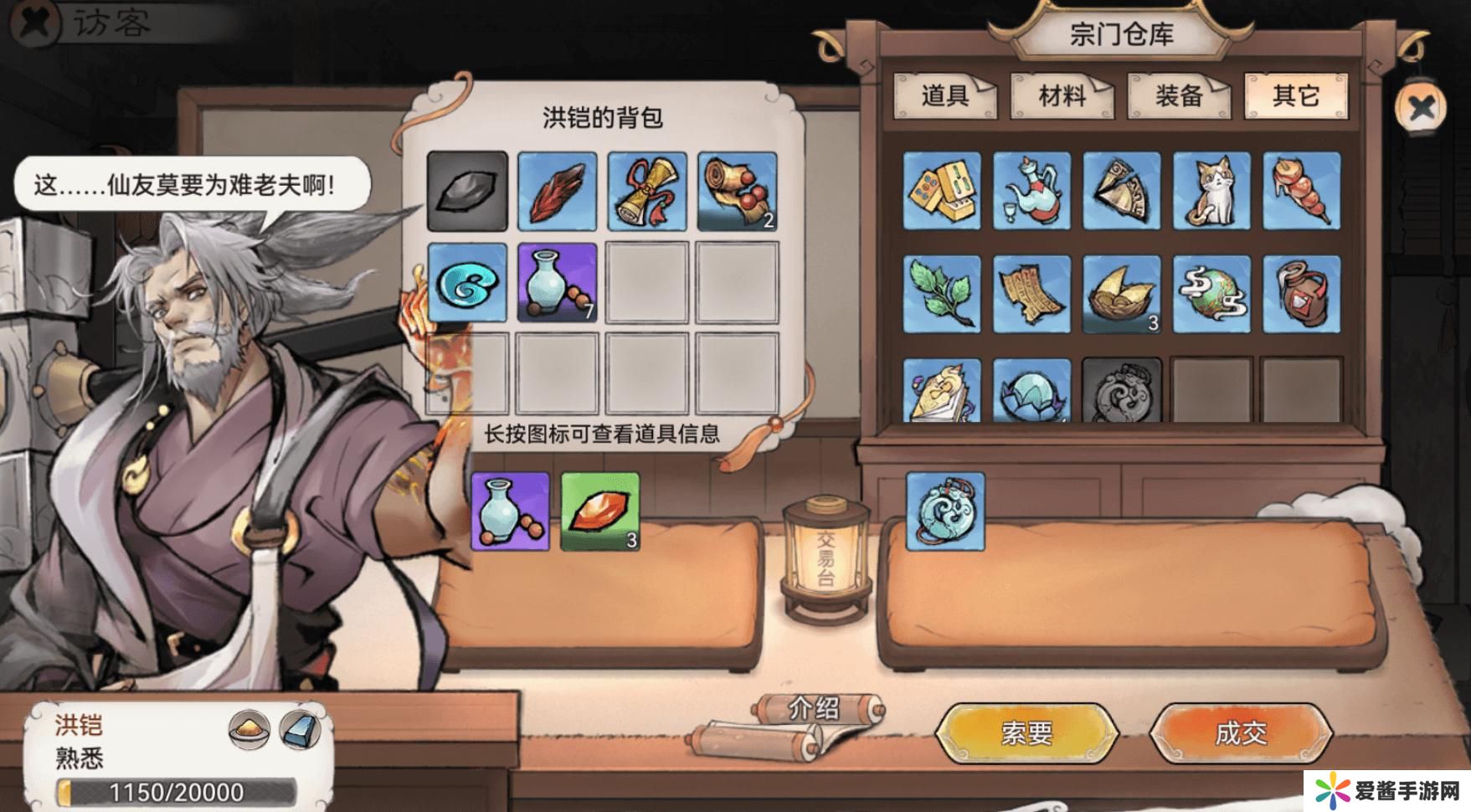Select the red feather in backpack
This screenshot has height=812, width=1471.
pos(557,191)
